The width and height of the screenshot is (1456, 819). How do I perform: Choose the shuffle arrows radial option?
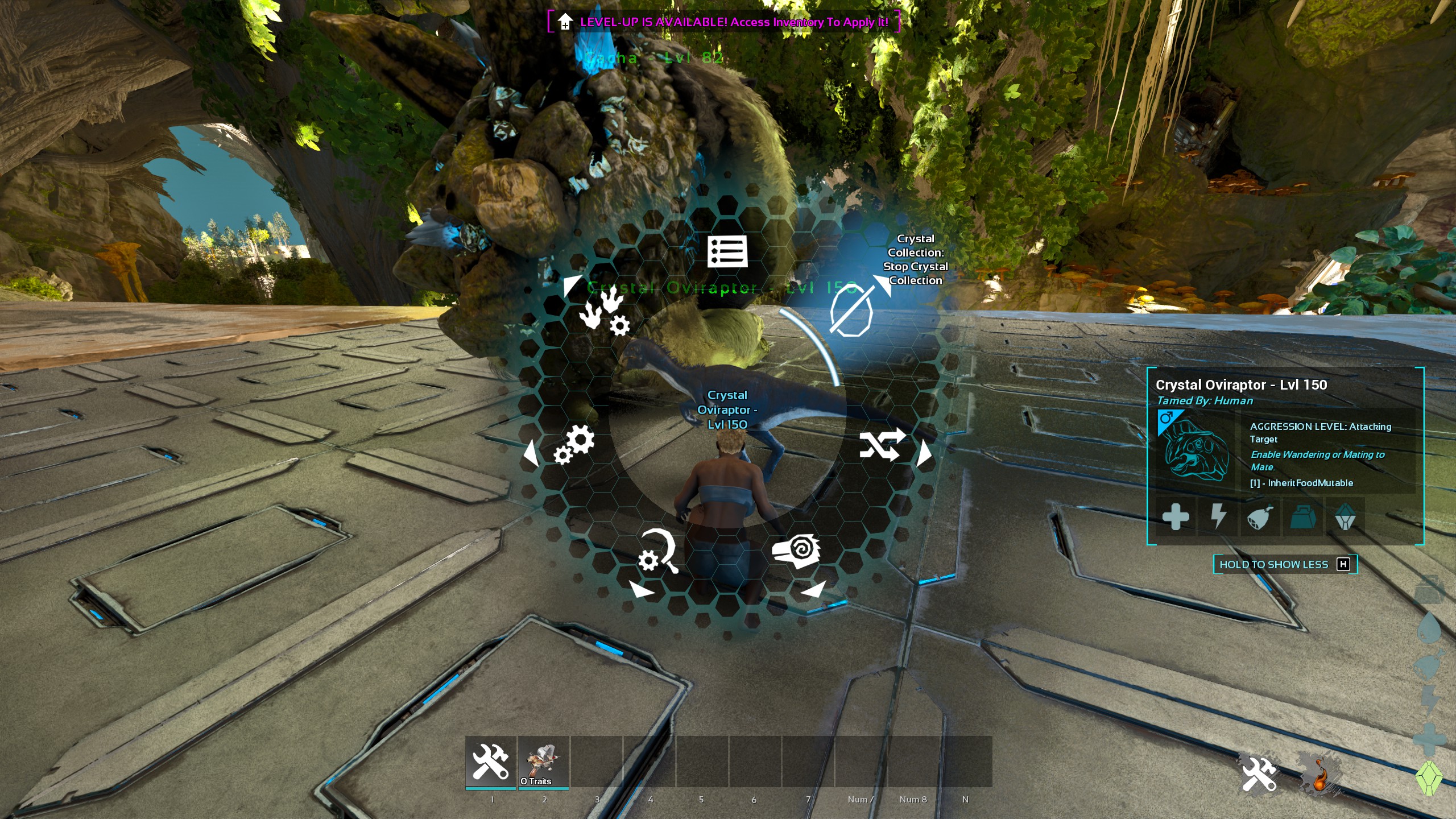(882, 444)
